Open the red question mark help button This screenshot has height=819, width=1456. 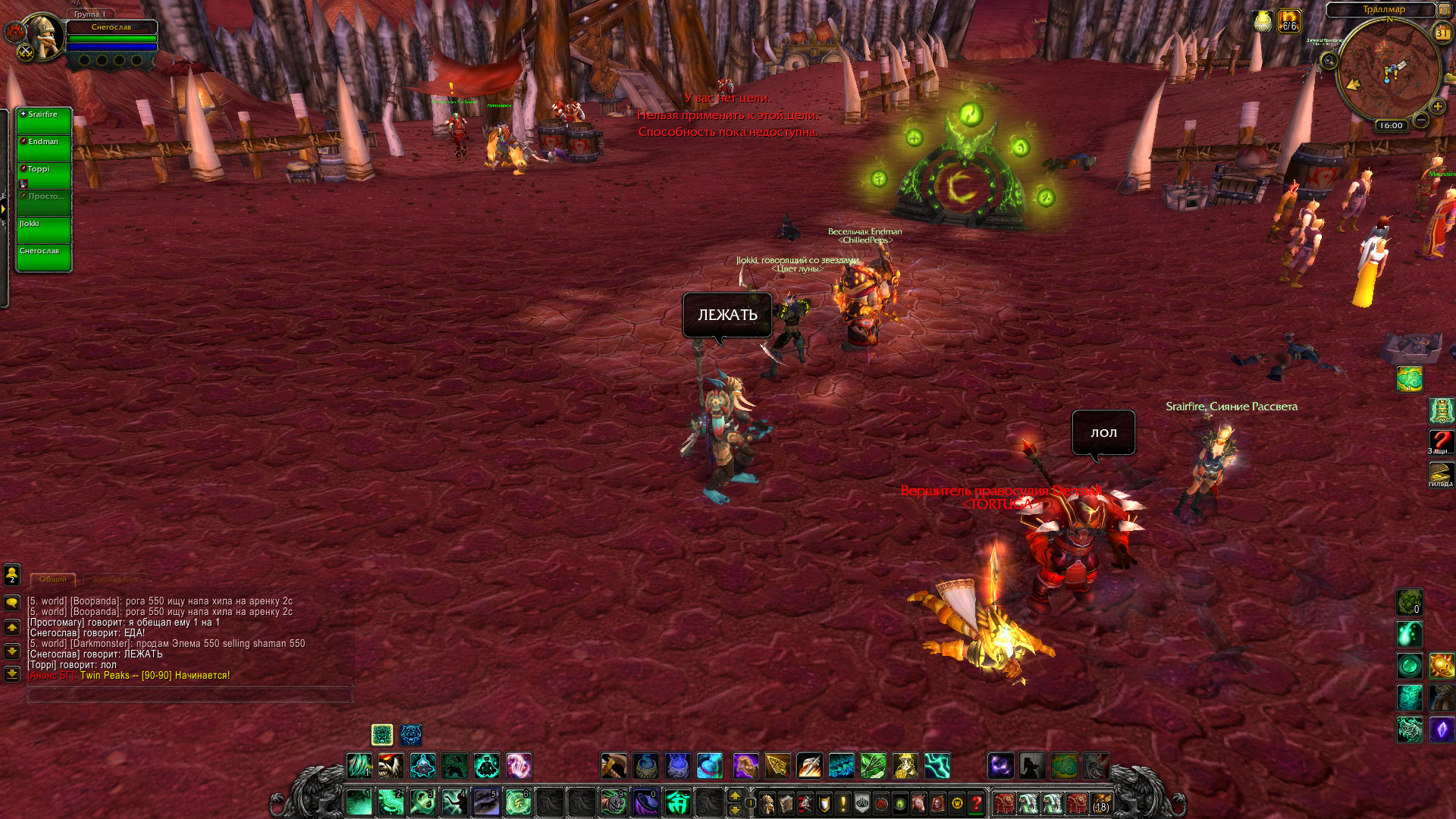click(x=976, y=802)
